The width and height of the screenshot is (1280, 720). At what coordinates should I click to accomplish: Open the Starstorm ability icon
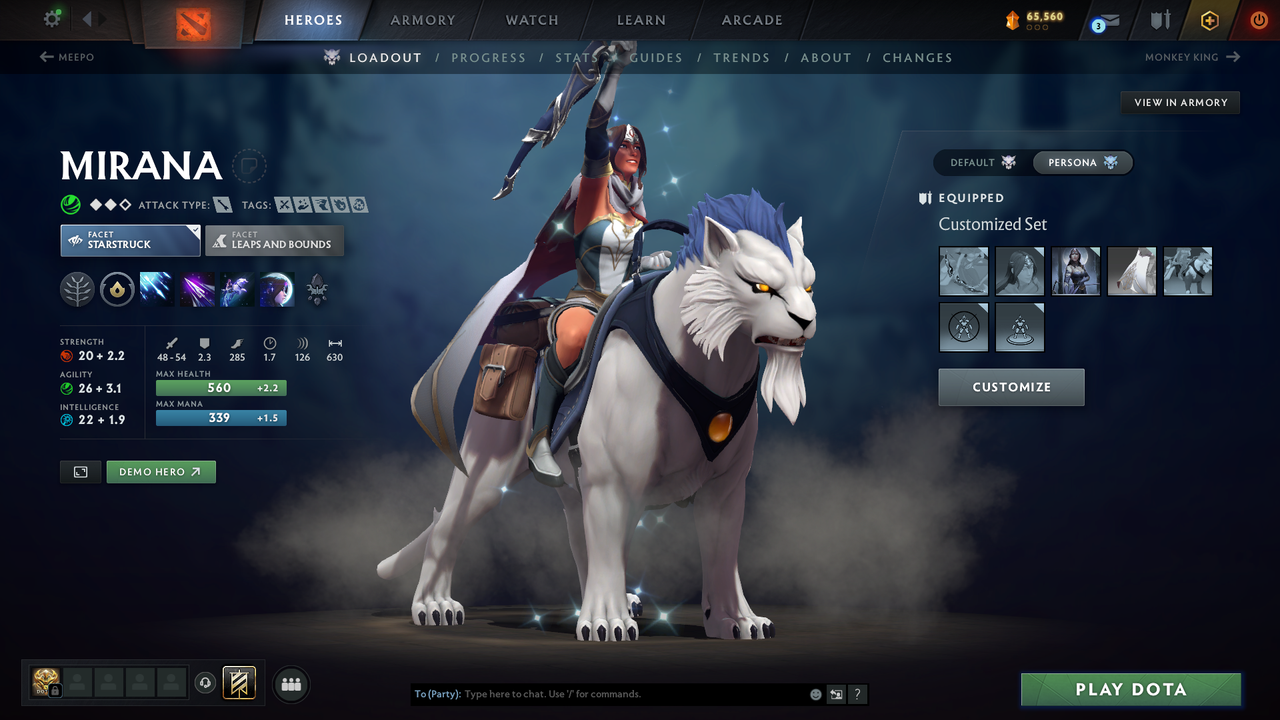click(x=157, y=290)
